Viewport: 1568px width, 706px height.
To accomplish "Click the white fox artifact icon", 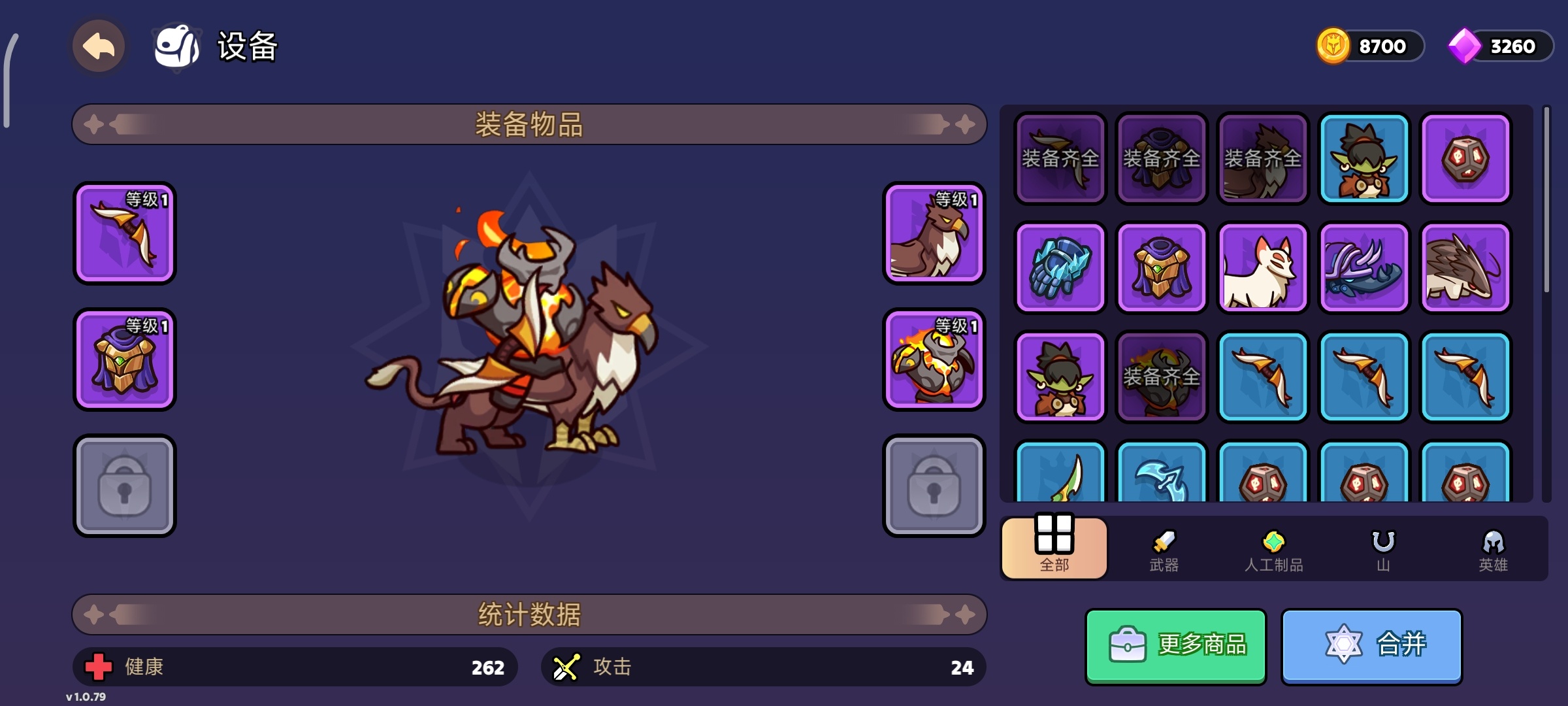I will (x=1263, y=267).
